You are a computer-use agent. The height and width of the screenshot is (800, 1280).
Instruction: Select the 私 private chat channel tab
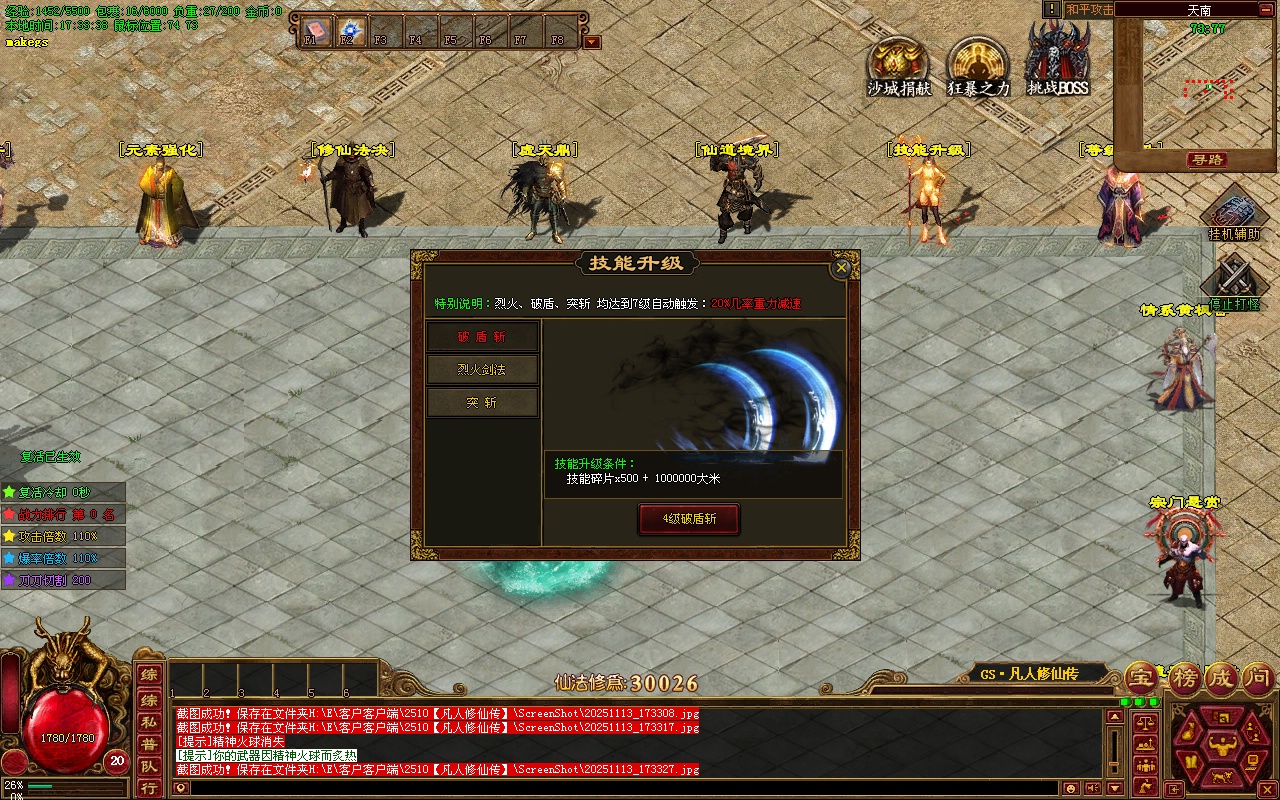tap(148, 722)
